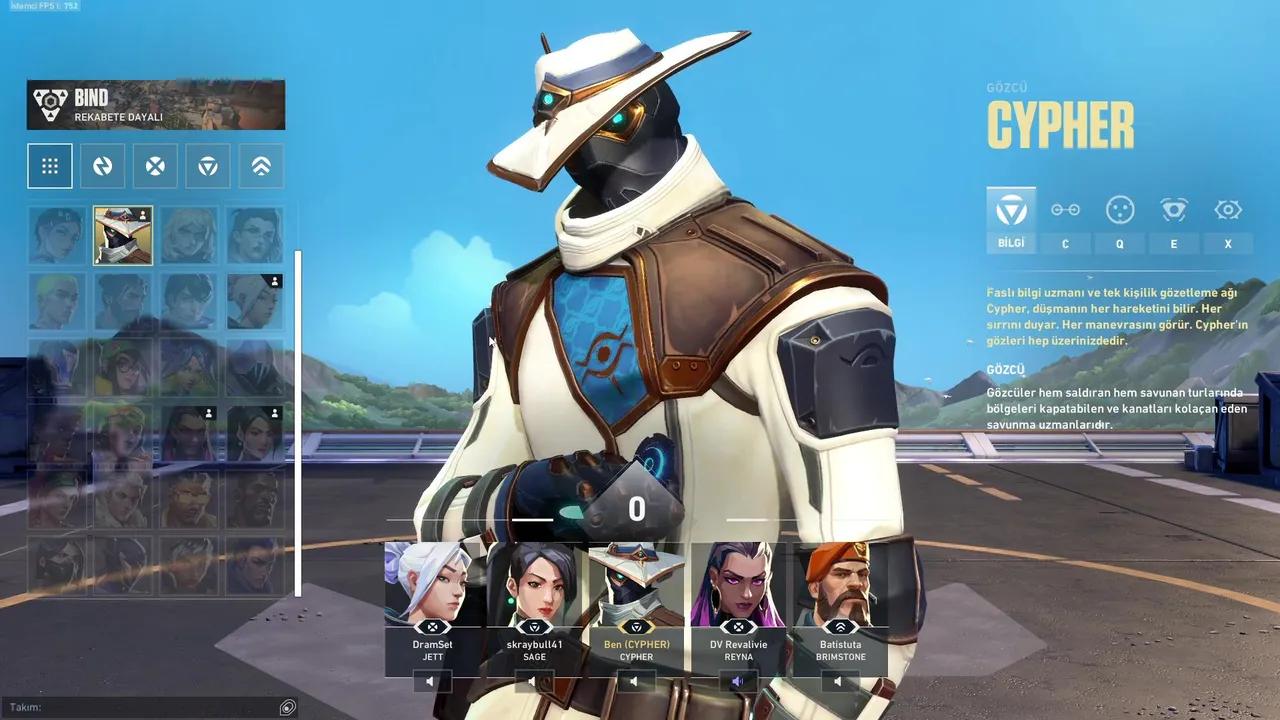Select the all-agents grid filter icon
The image size is (1280, 720).
point(48,165)
